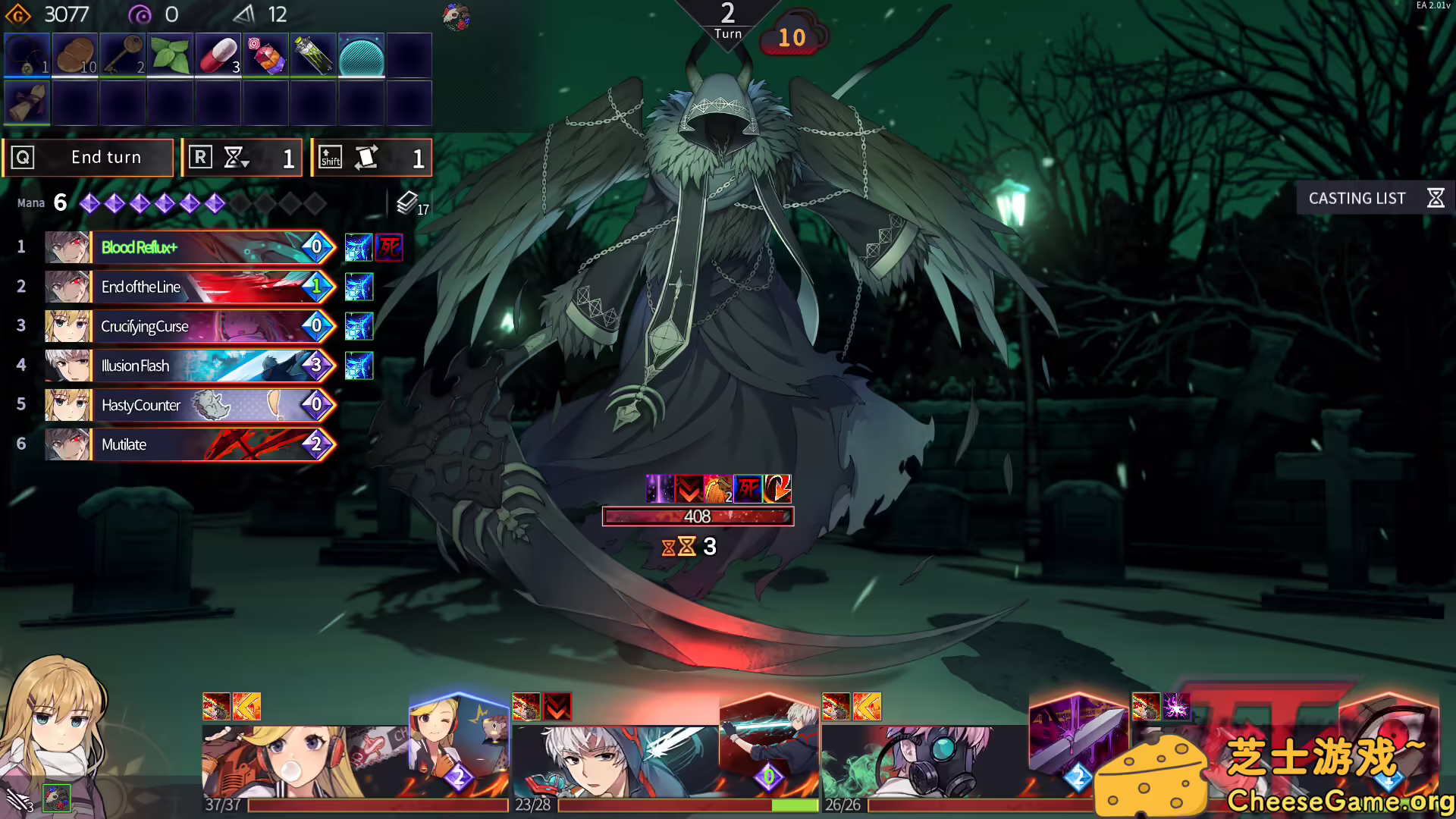Activate the card exchange action button
The width and height of the screenshot is (1456, 819).
coord(372,158)
